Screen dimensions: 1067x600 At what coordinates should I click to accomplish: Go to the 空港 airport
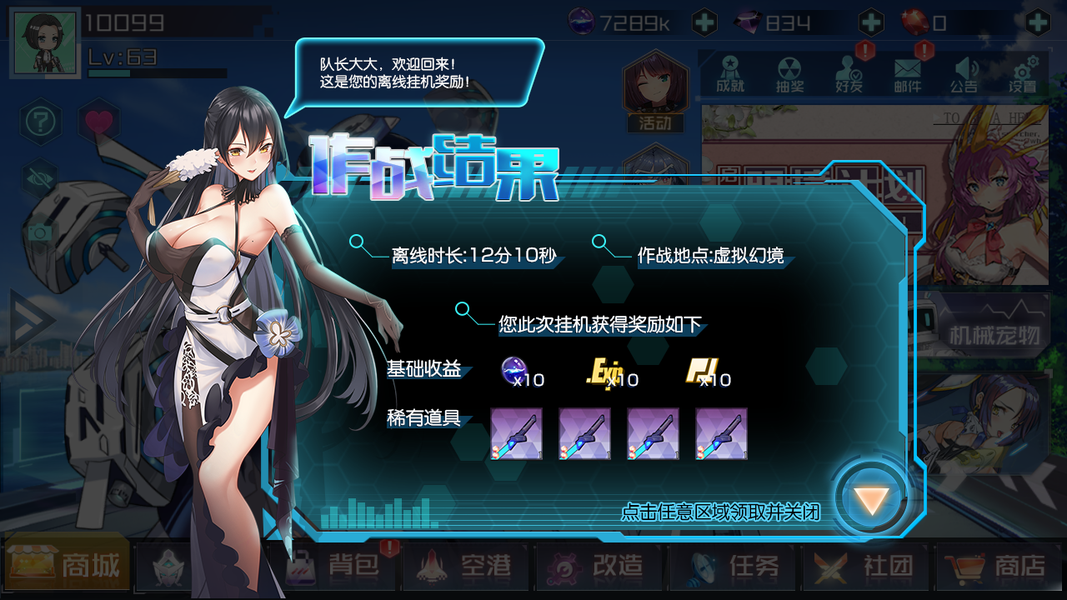point(469,567)
